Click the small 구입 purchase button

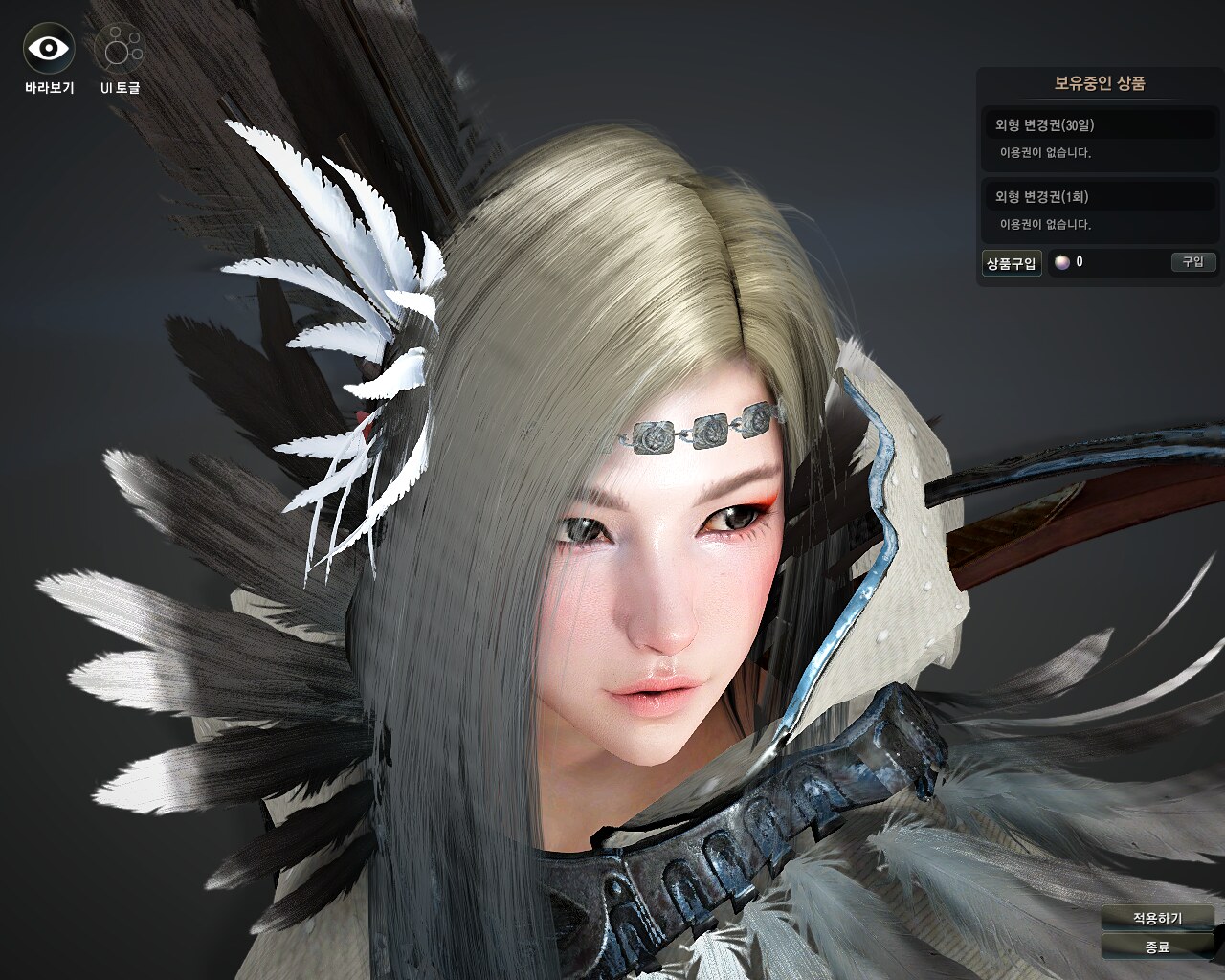click(1192, 261)
